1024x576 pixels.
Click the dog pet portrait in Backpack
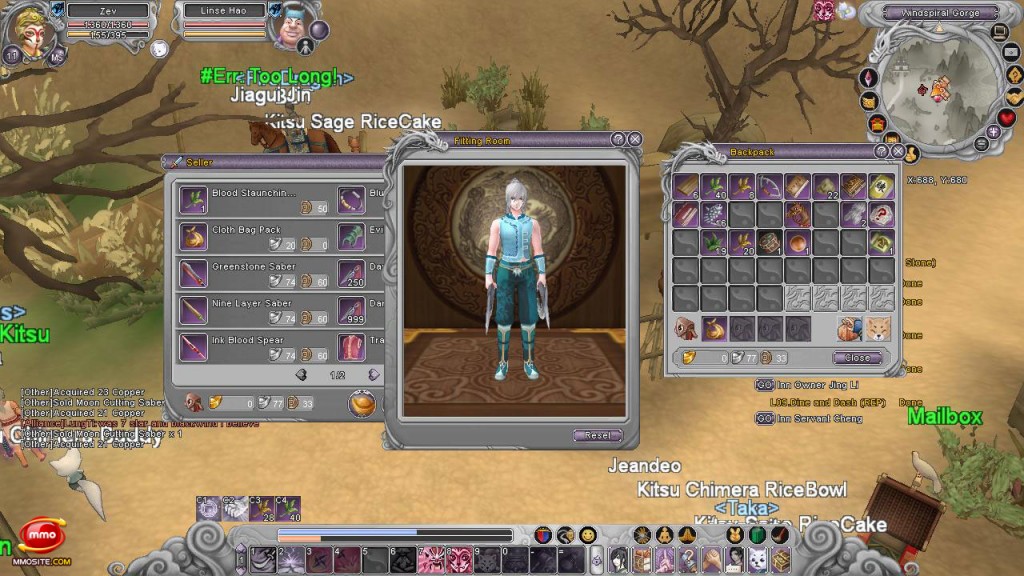point(877,329)
